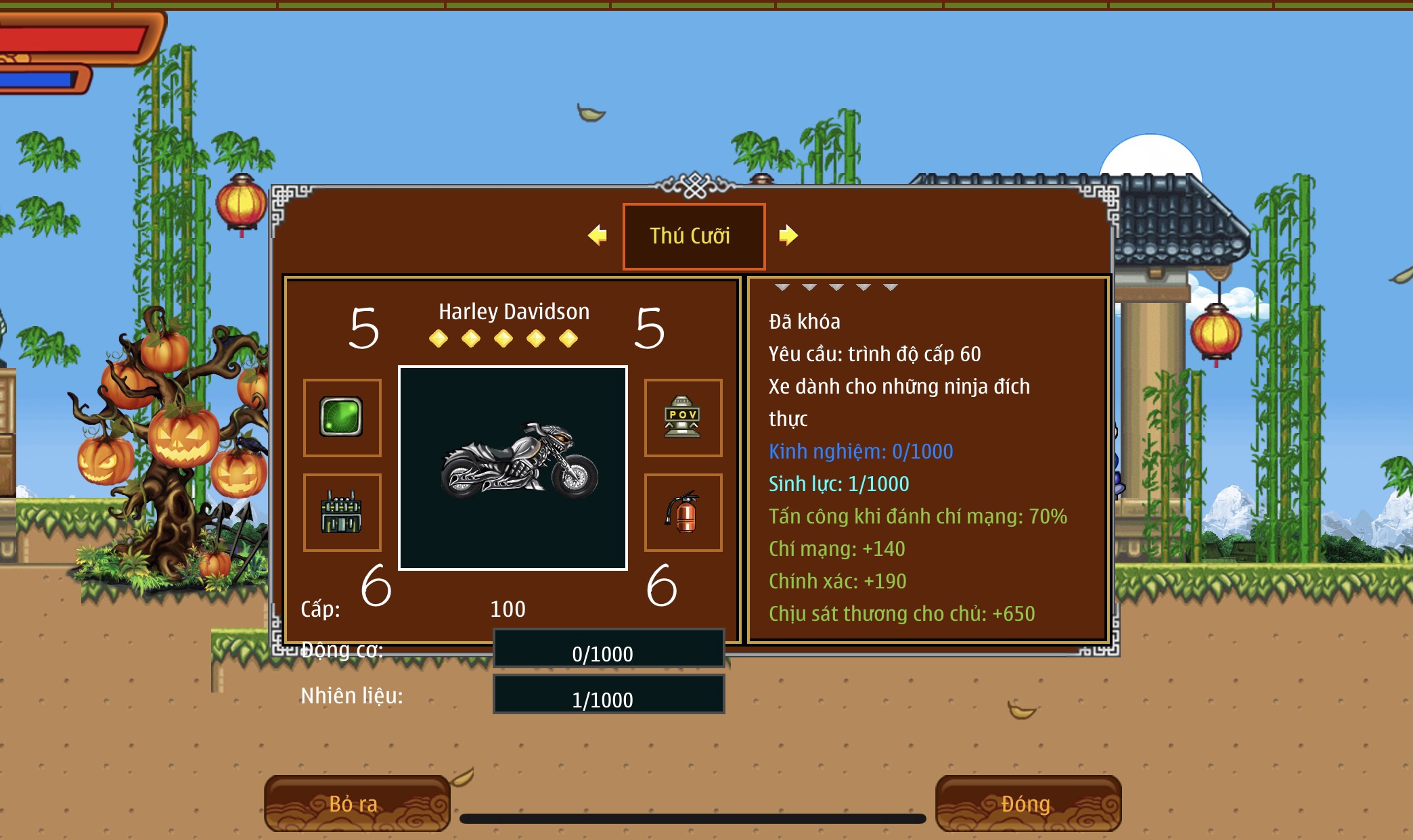Go to previous tab with left arrow
Screen dimensions: 1413x840
coord(598,235)
